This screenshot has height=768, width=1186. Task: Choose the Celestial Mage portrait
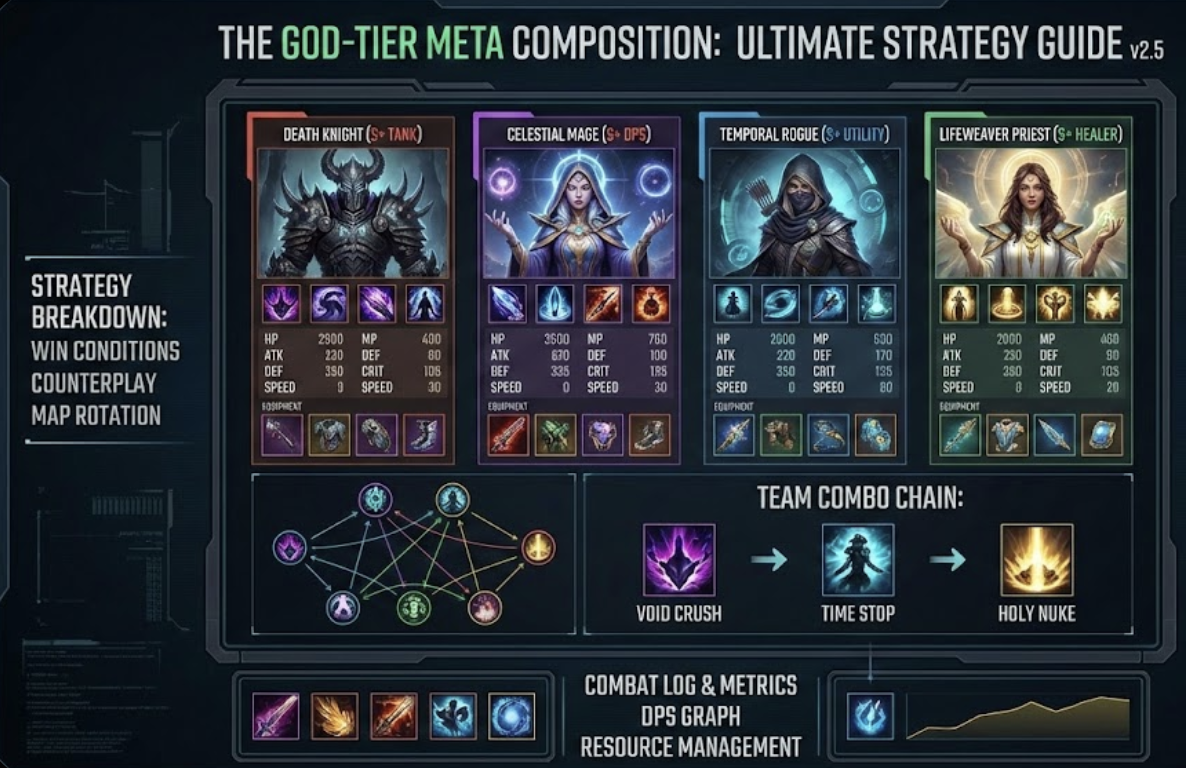[579, 213]
